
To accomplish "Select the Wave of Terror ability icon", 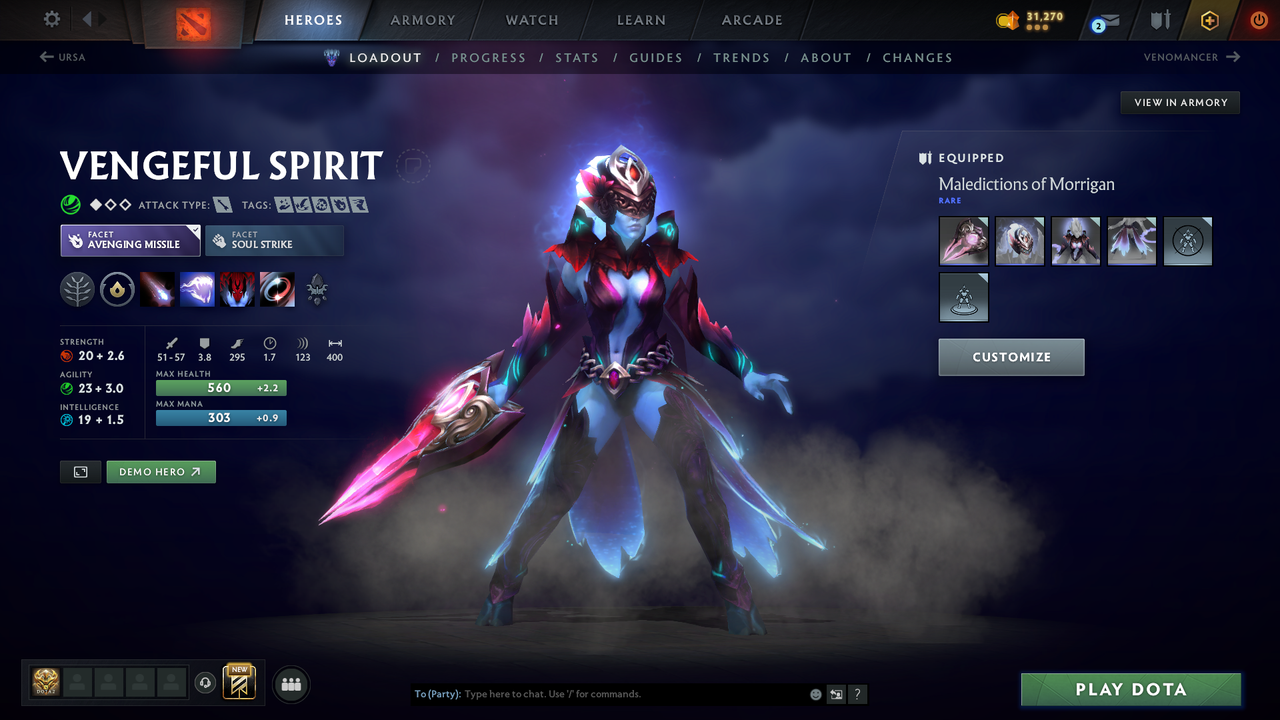I will pyautogui.click(x=198, y=290).
